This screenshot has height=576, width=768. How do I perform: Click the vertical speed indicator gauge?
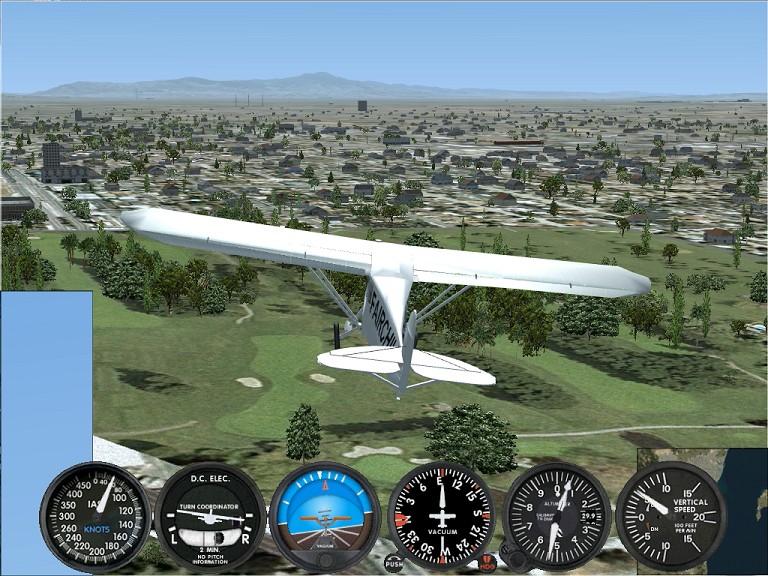click(x=670, y=516)
